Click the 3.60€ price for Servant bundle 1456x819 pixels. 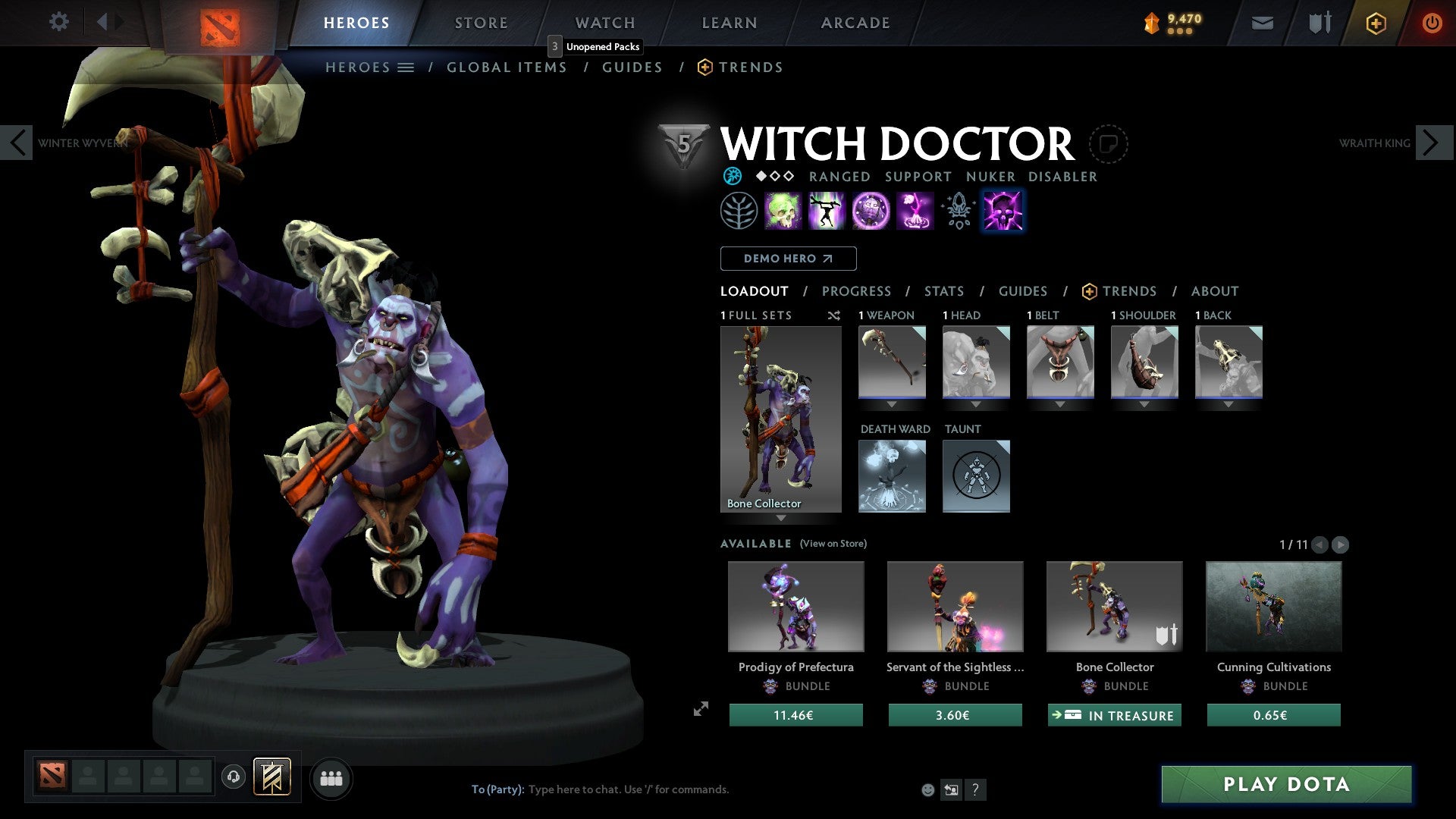955,714
